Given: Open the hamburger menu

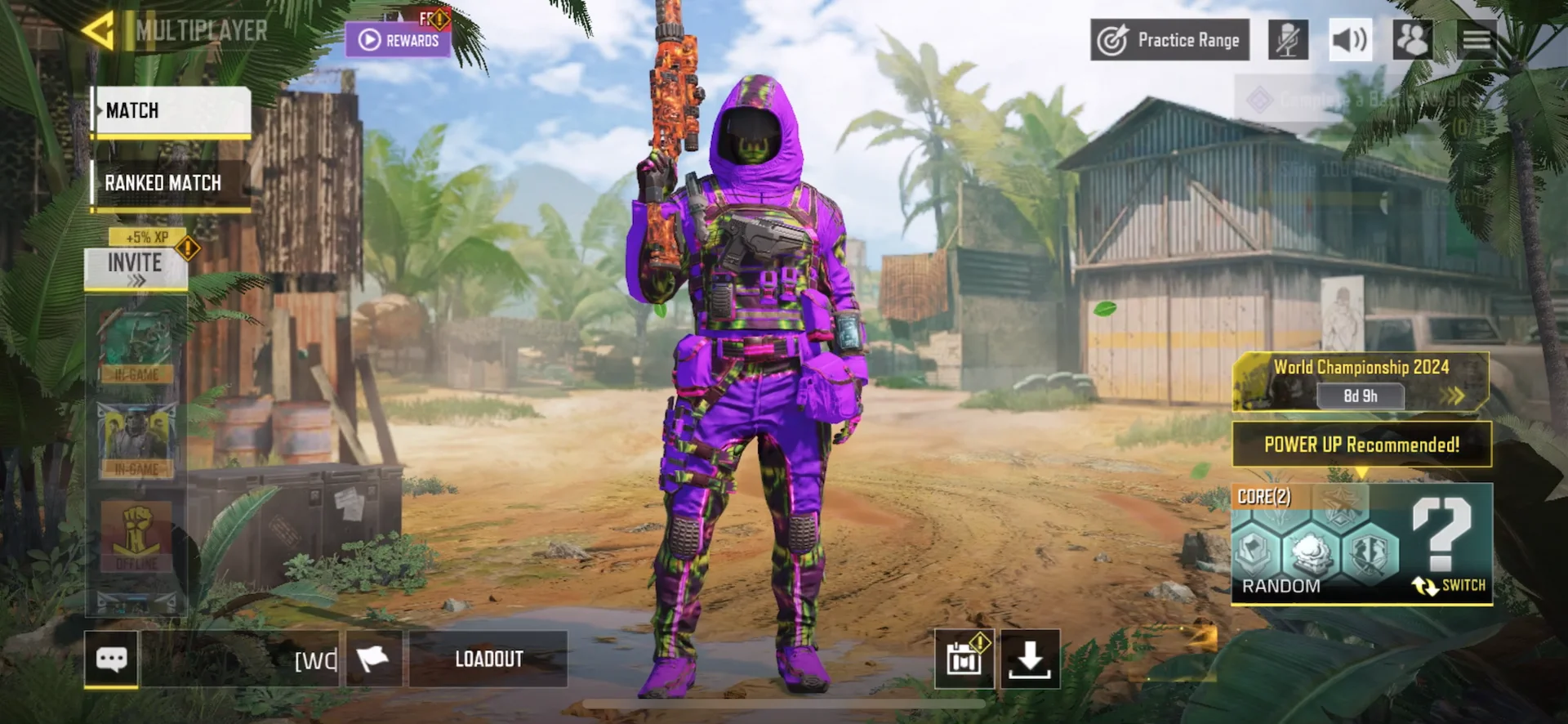Looking at the screenshot, I should 1477,40.
